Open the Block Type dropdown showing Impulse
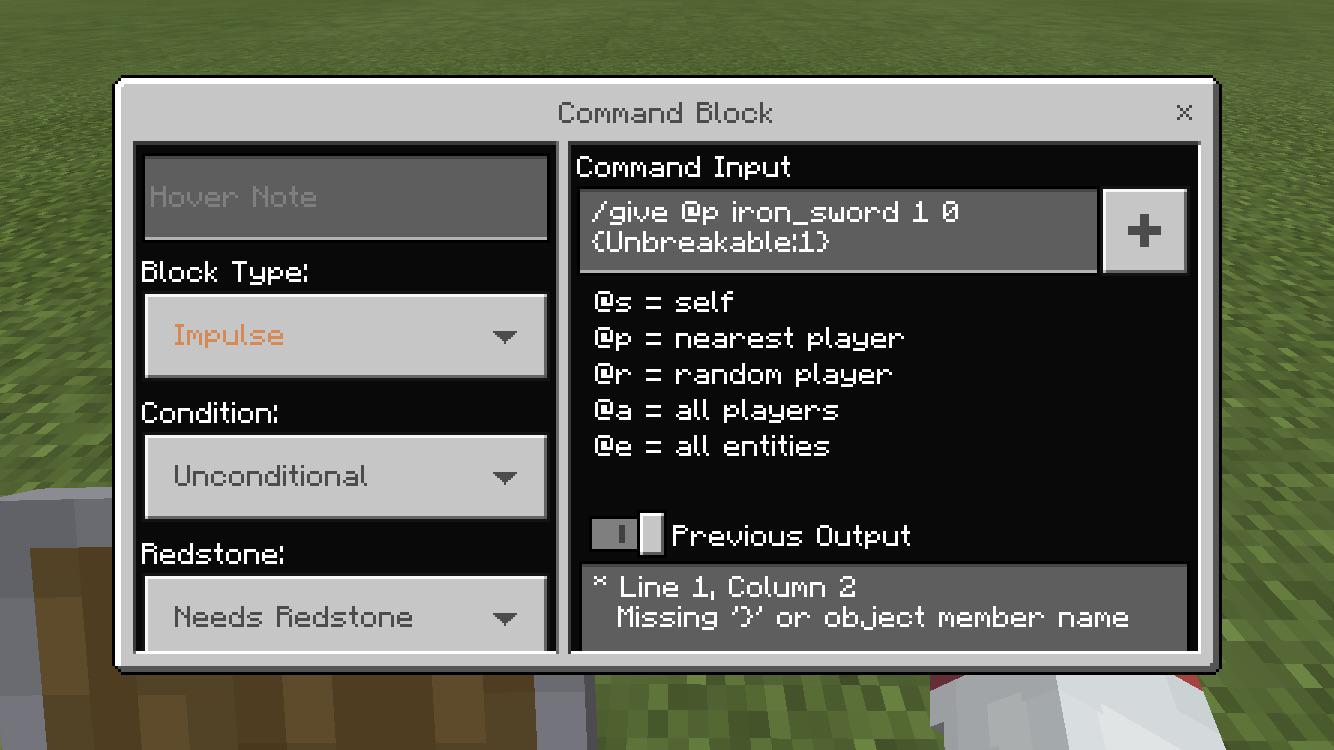This screenshot has height=750, width=1334. pos(345,336)
